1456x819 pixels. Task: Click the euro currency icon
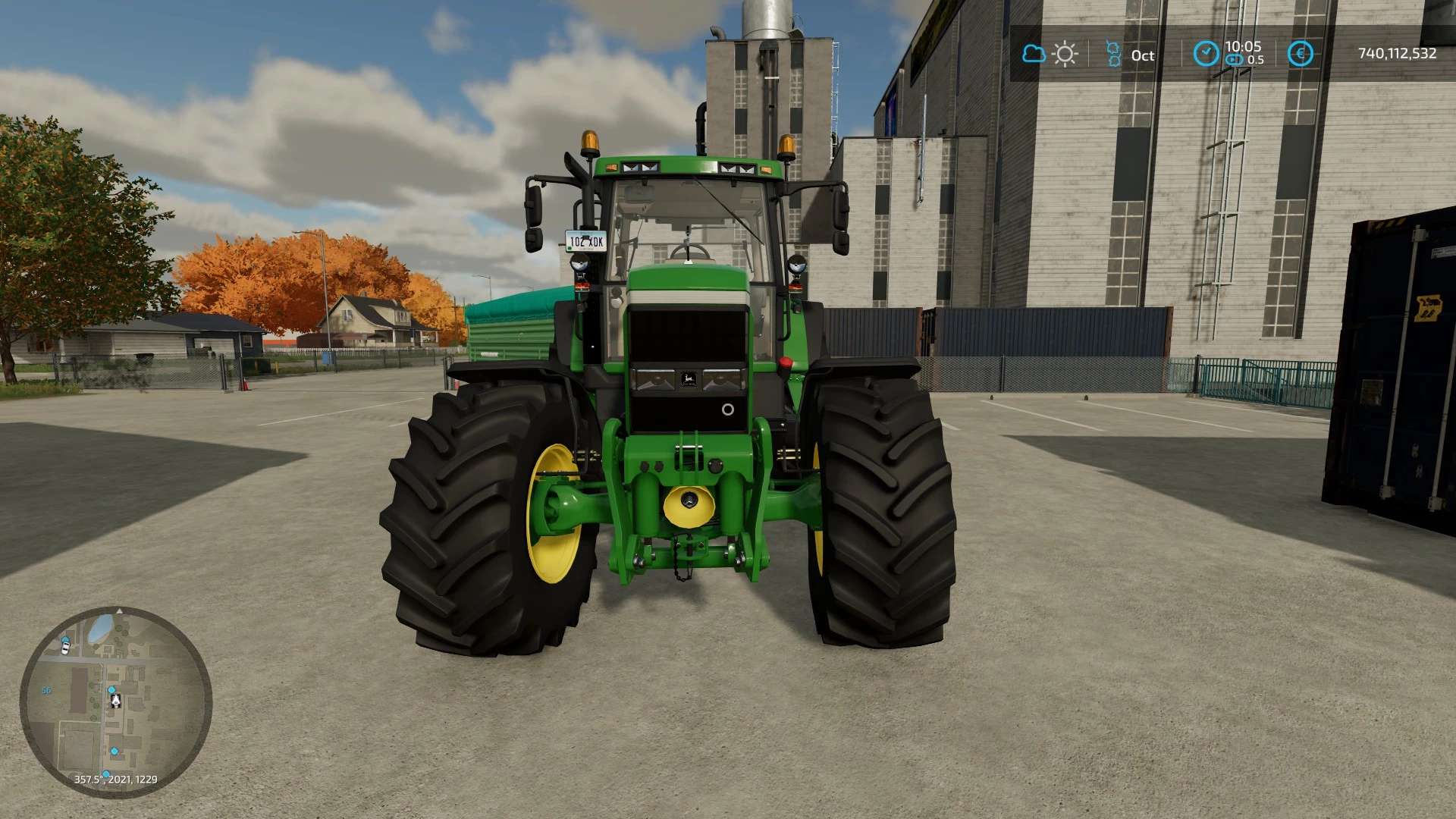pos(1300,54)
